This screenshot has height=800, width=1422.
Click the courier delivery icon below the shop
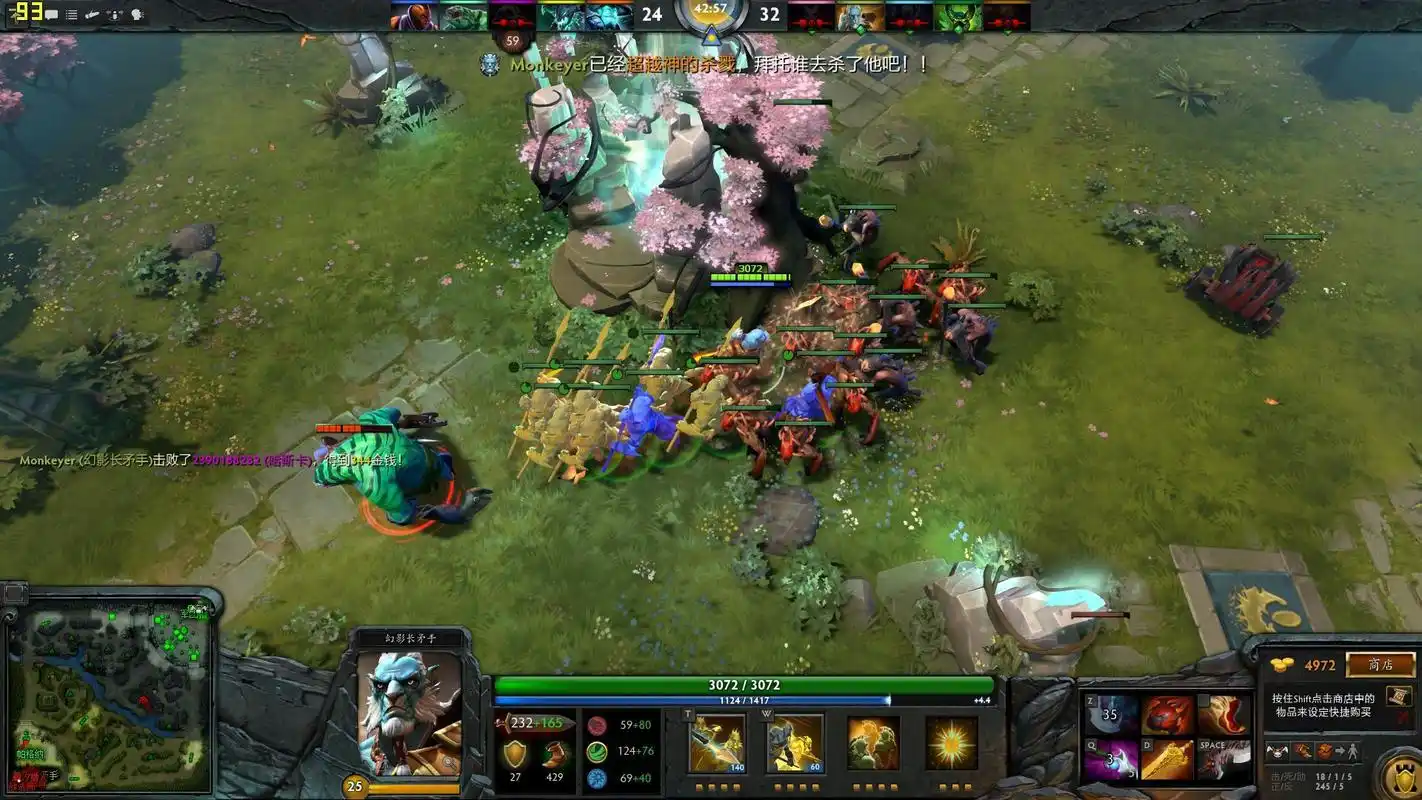tap(1344, 752)
